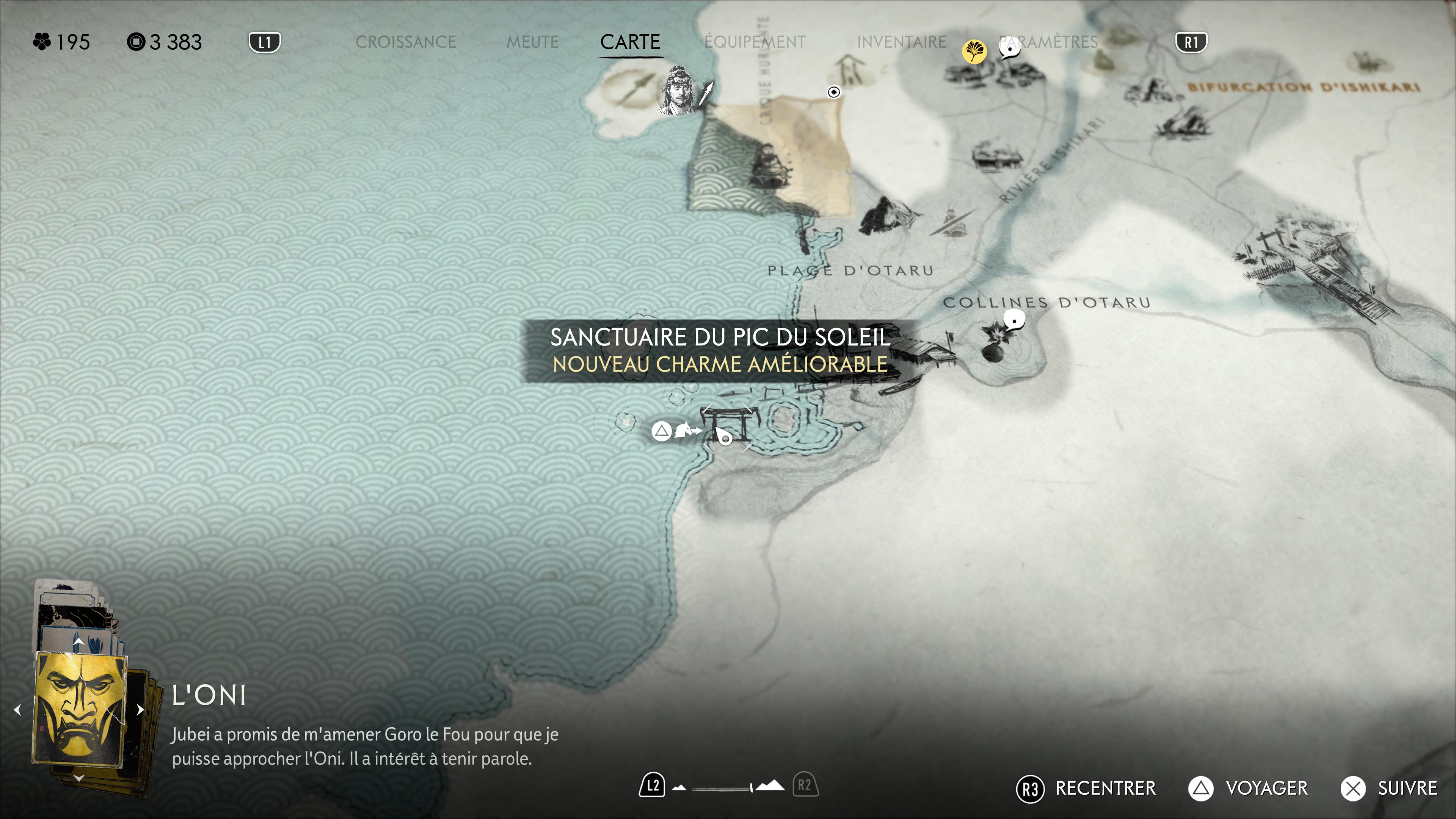Select the torii shrine marker on map
The height and width of the screenshot is (819, 1456).
pos(725,425)
